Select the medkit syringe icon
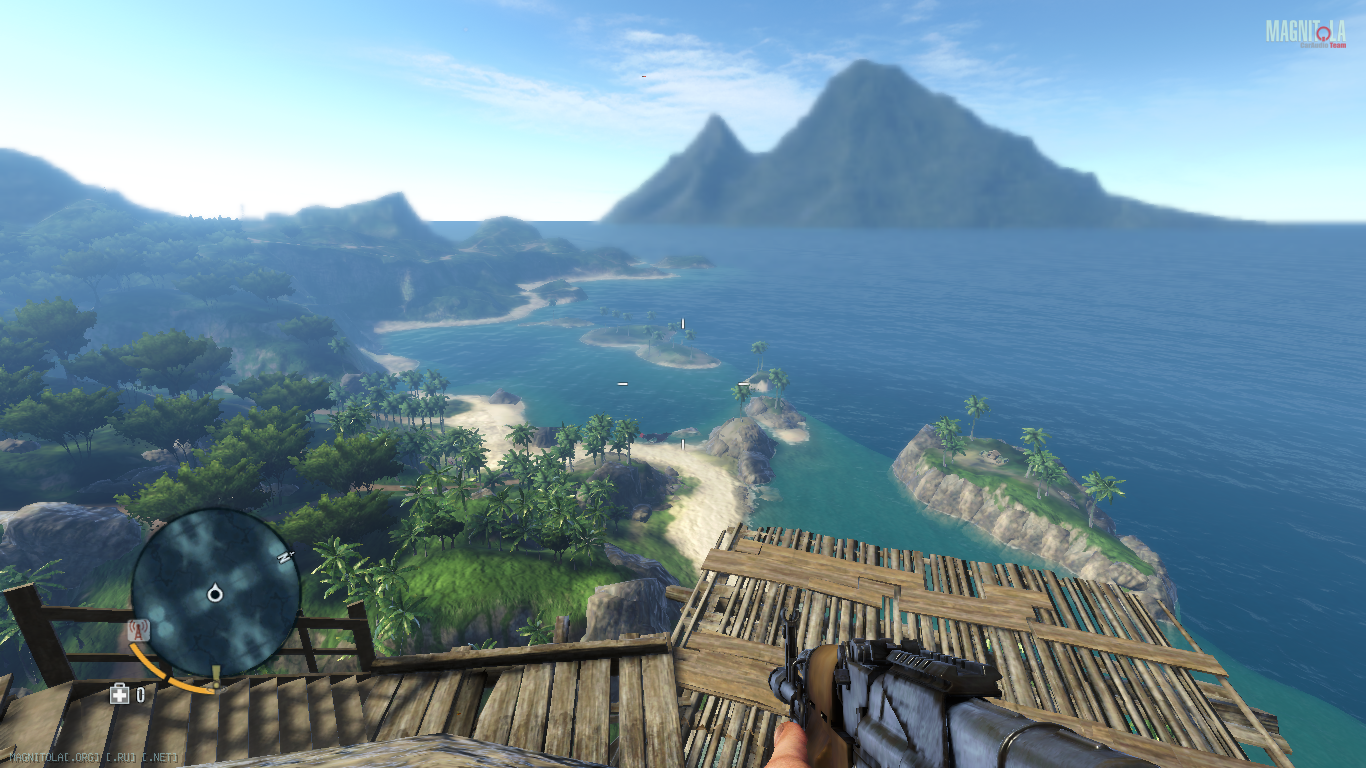 [x=120, y=694]
